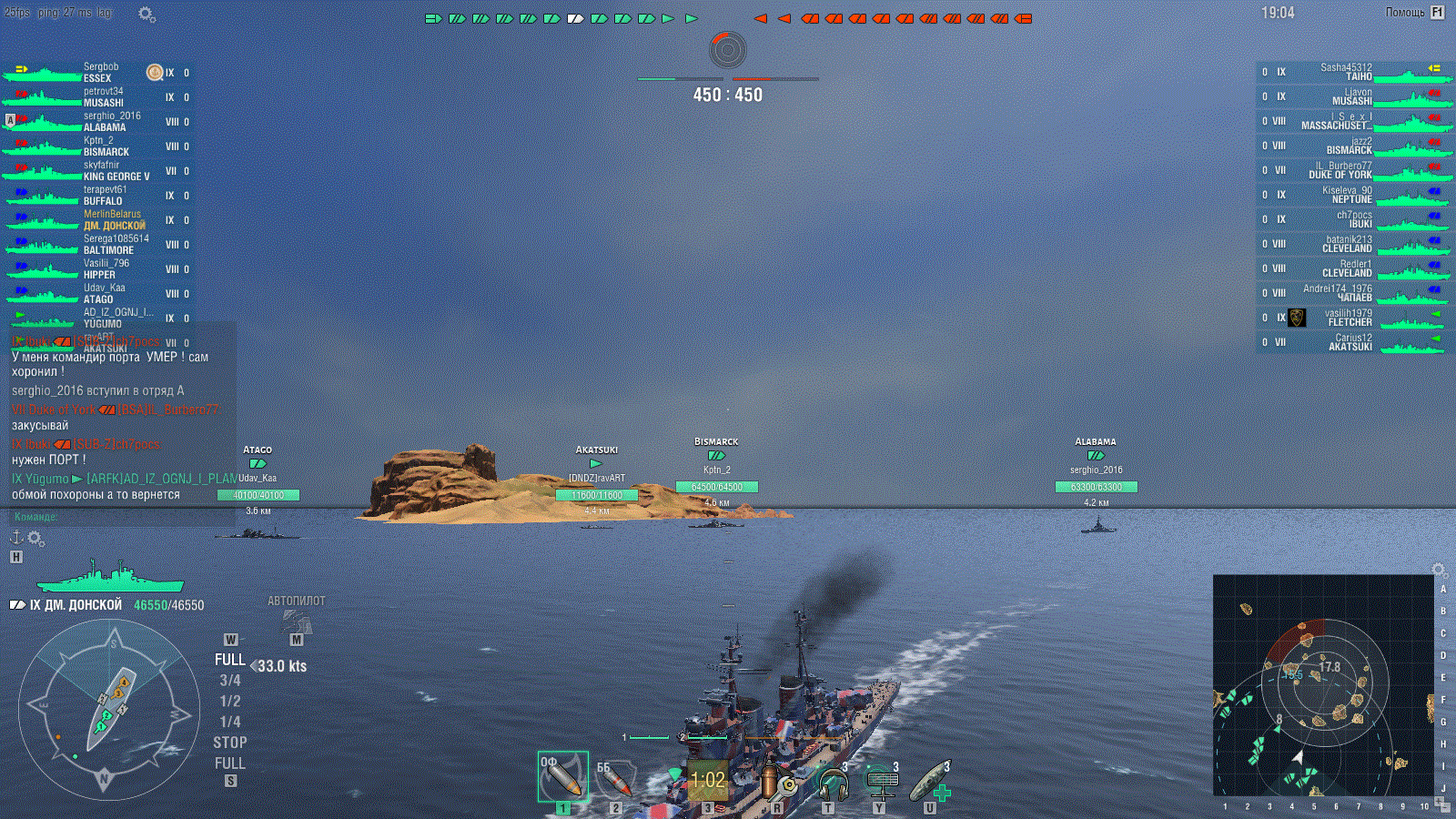
Task: Set engine speed to 1/2
Action: [x=230, y=701]
